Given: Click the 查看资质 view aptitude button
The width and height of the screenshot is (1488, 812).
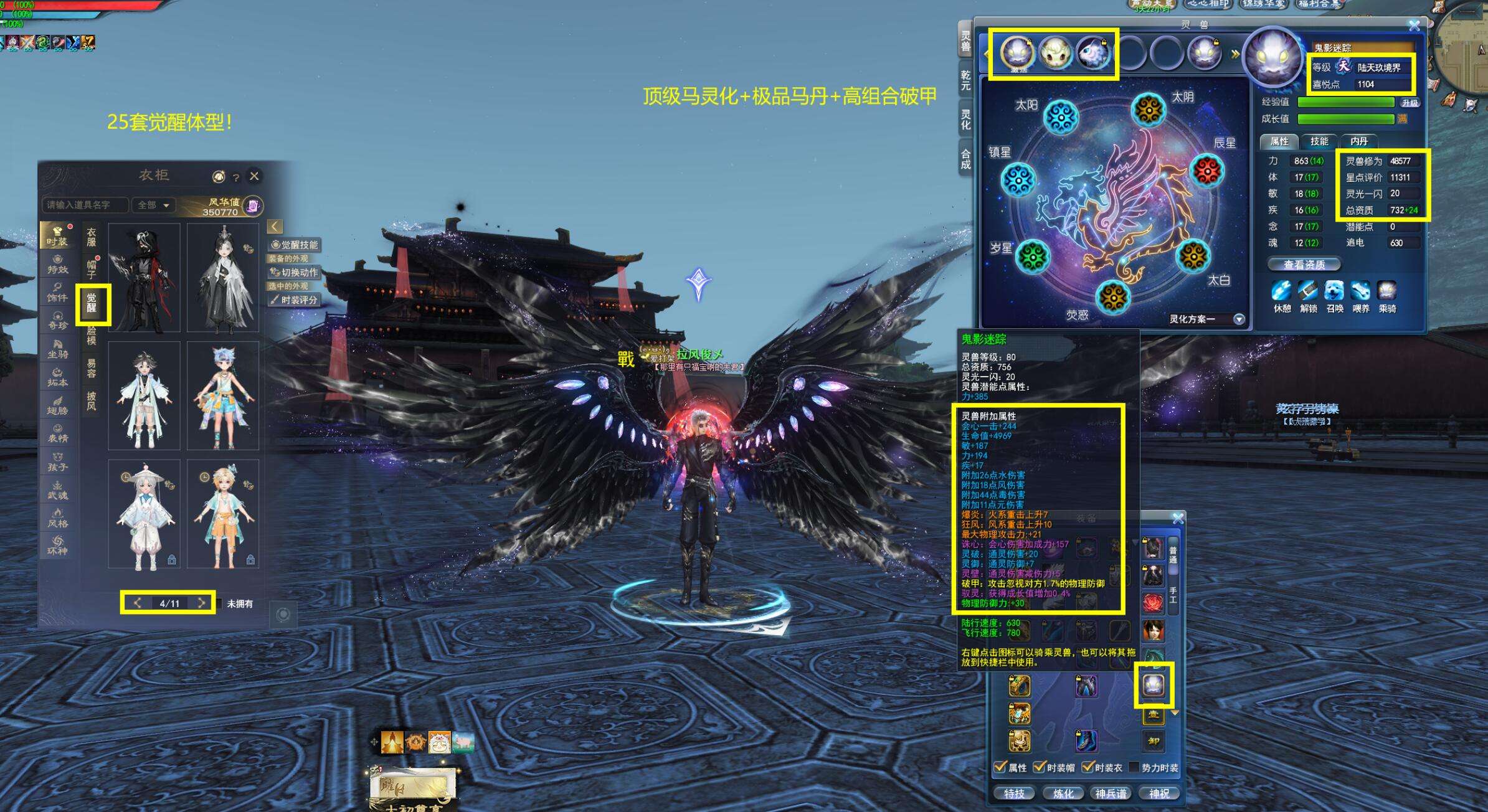Looking at the screenshot, I should 1304,265.
